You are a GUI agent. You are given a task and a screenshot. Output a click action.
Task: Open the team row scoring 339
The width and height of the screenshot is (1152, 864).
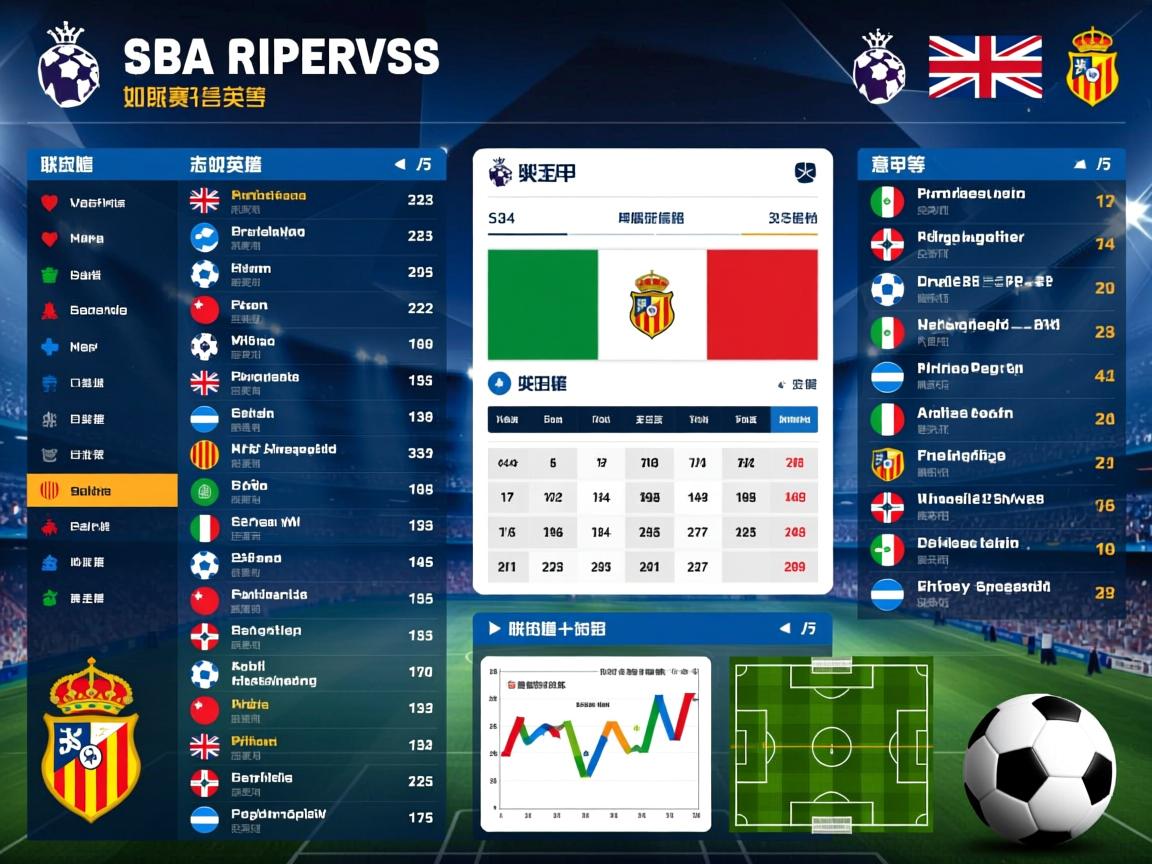[x=312, y=453]
